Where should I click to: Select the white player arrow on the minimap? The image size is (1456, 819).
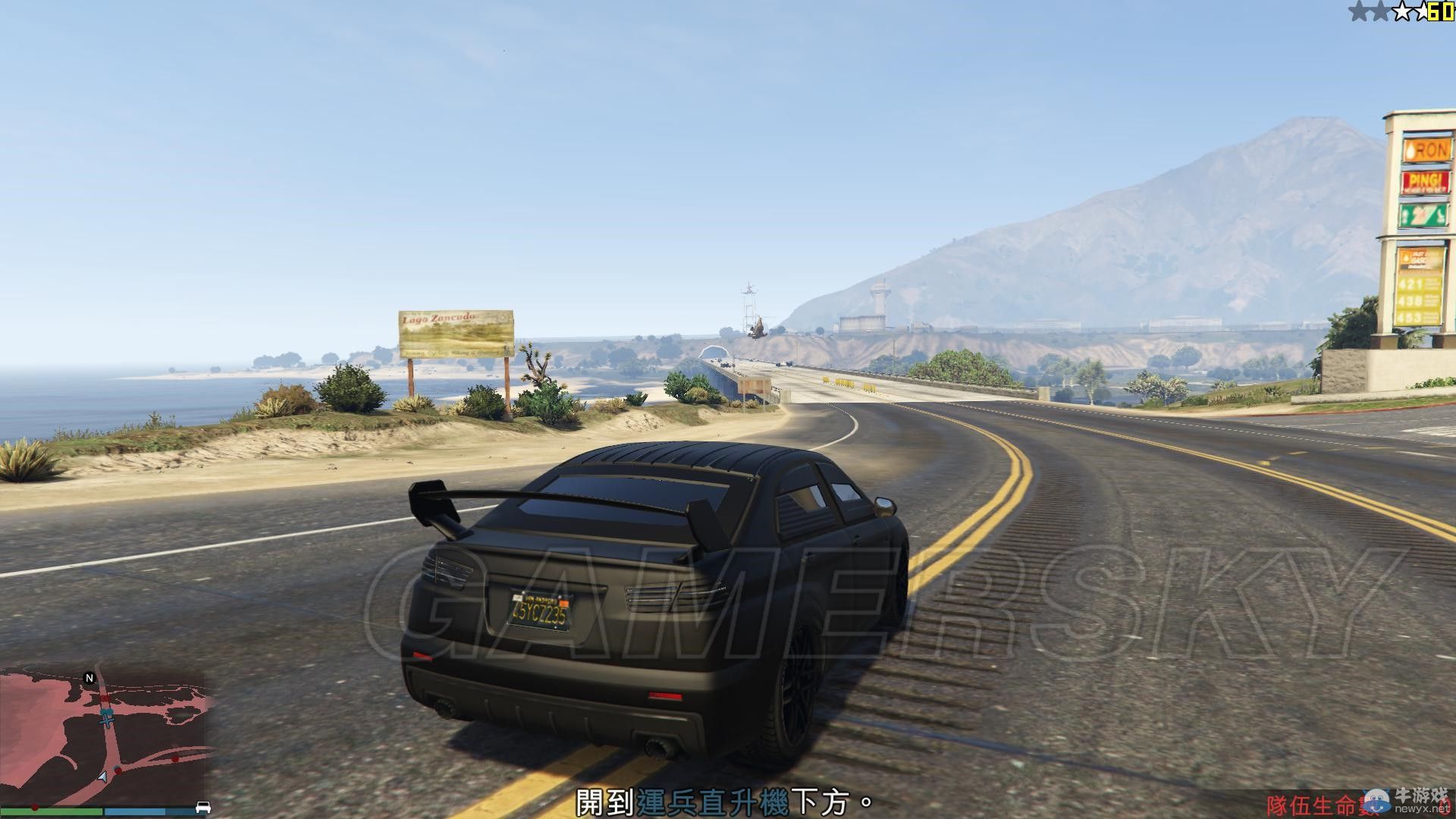(x=103, y=778)
